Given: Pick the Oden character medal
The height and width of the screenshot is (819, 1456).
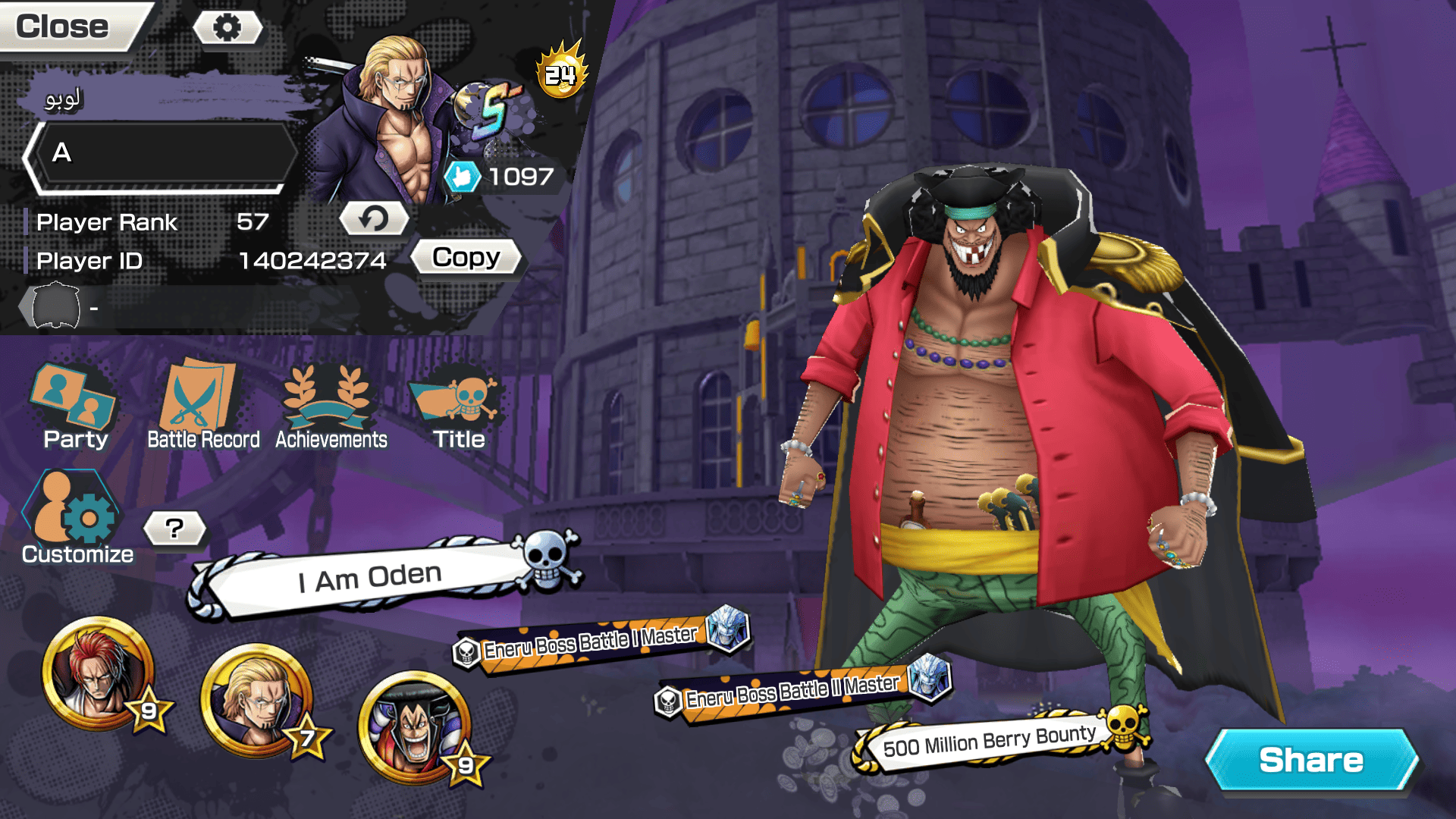Looking at the screenshot, I should [416, 728].
